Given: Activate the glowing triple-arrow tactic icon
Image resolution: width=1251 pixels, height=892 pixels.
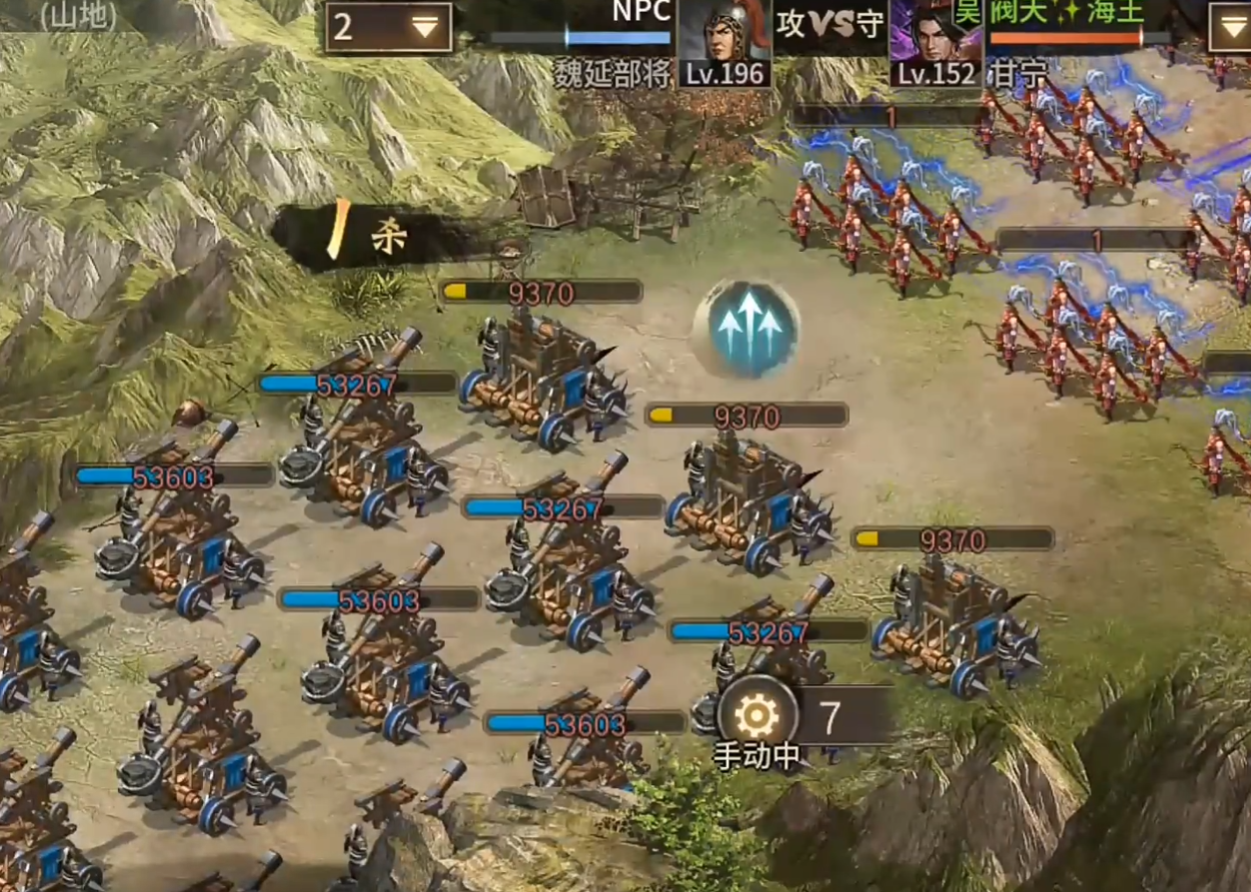Looking at the screenshot, I should pos(747,329).
